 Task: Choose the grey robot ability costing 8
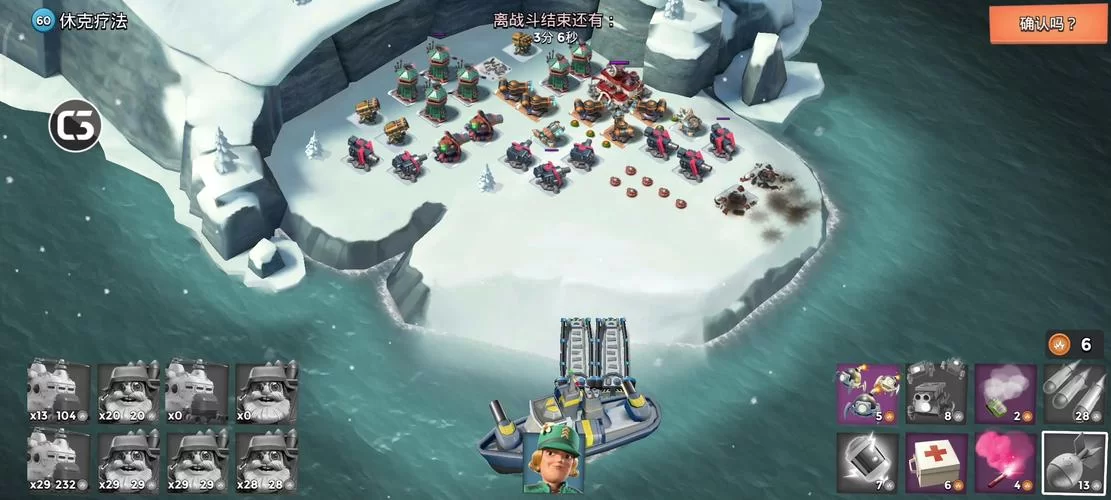[x=936, y=393]
